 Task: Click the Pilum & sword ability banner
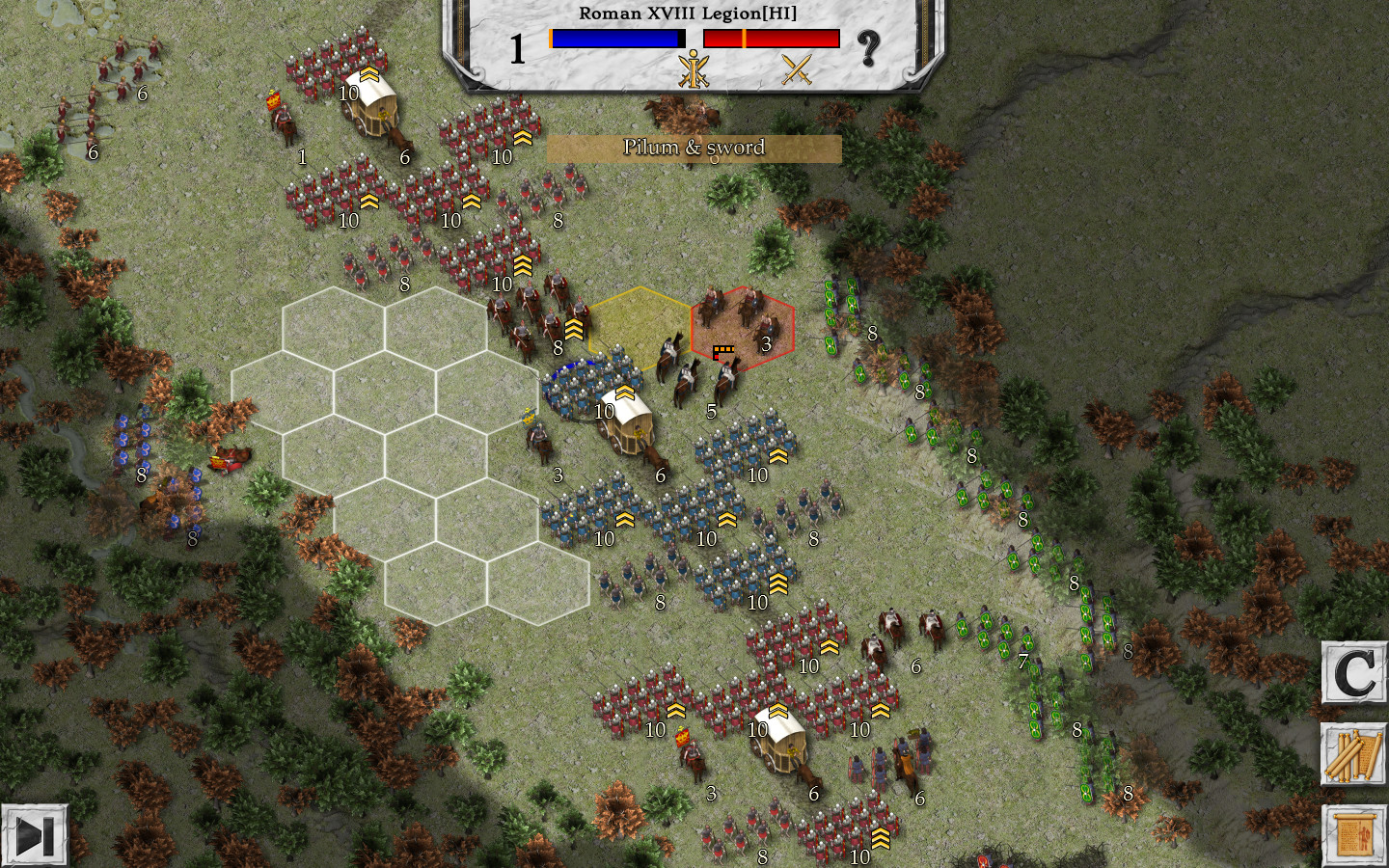click(x=694, y=148)
